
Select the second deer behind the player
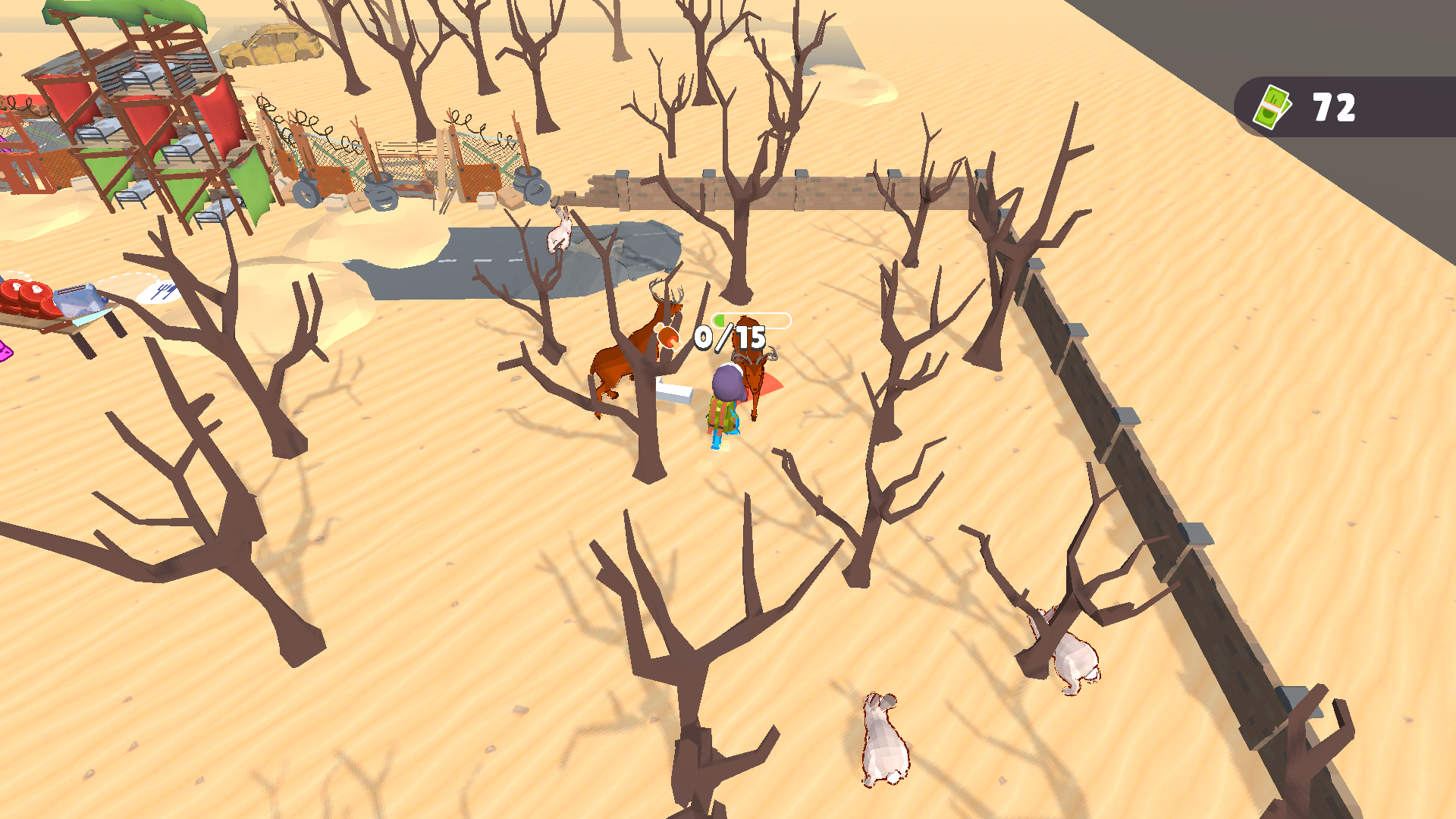coord(753,373)
